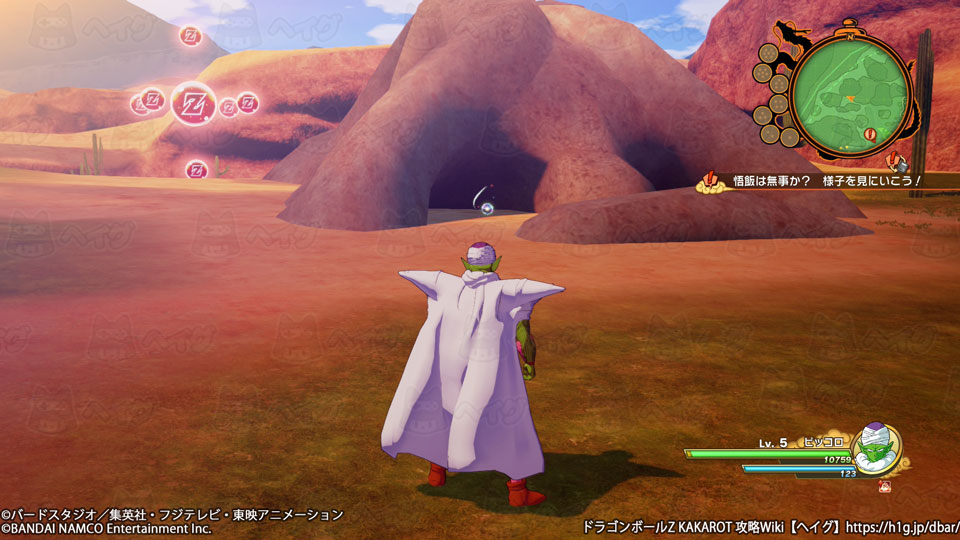Select Piccolo's character portrait
The width and height of the screenshot is (960, 540).
(x=877, y=449)
